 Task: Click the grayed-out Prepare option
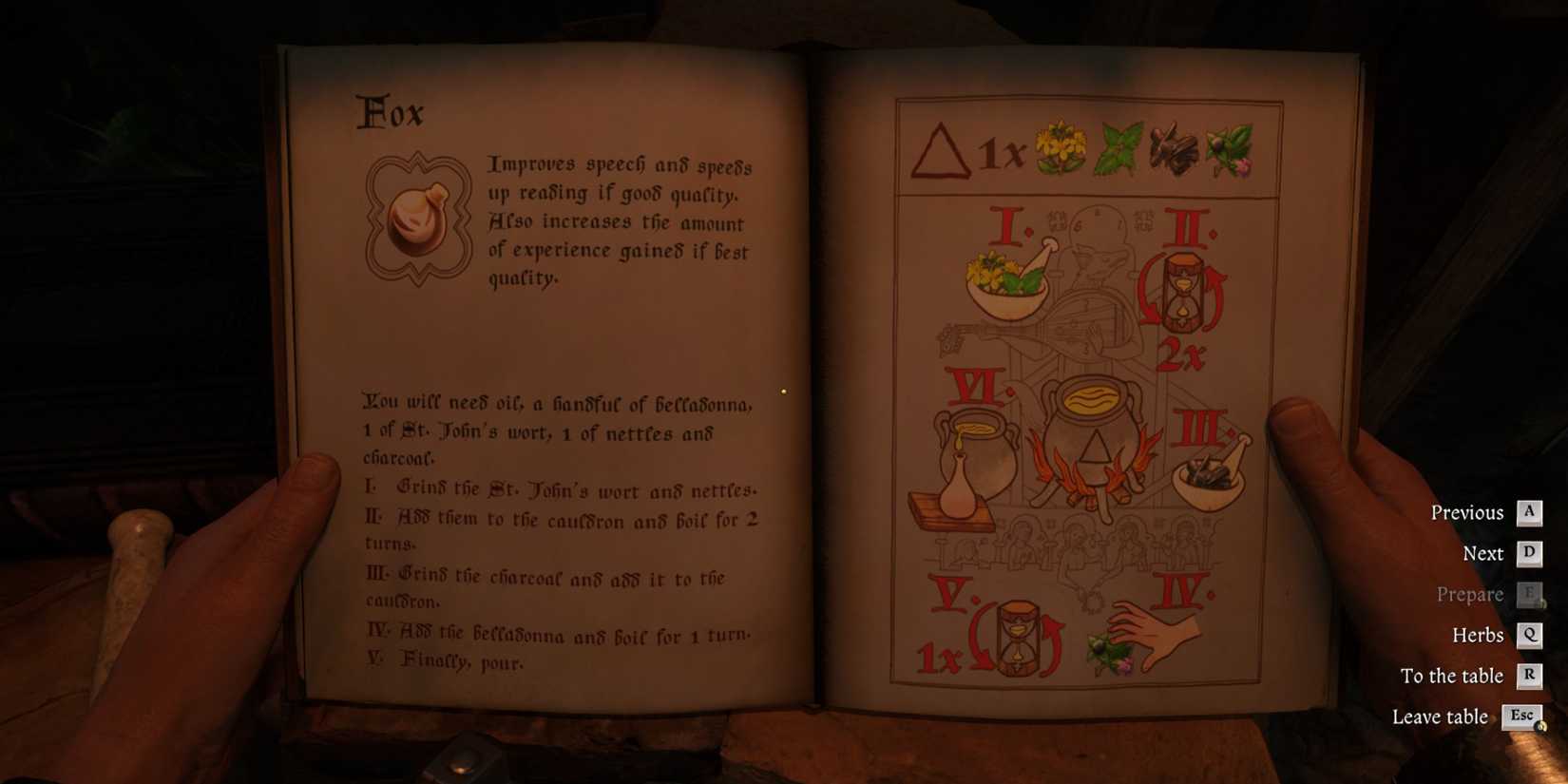click(x=1470, y=594)
